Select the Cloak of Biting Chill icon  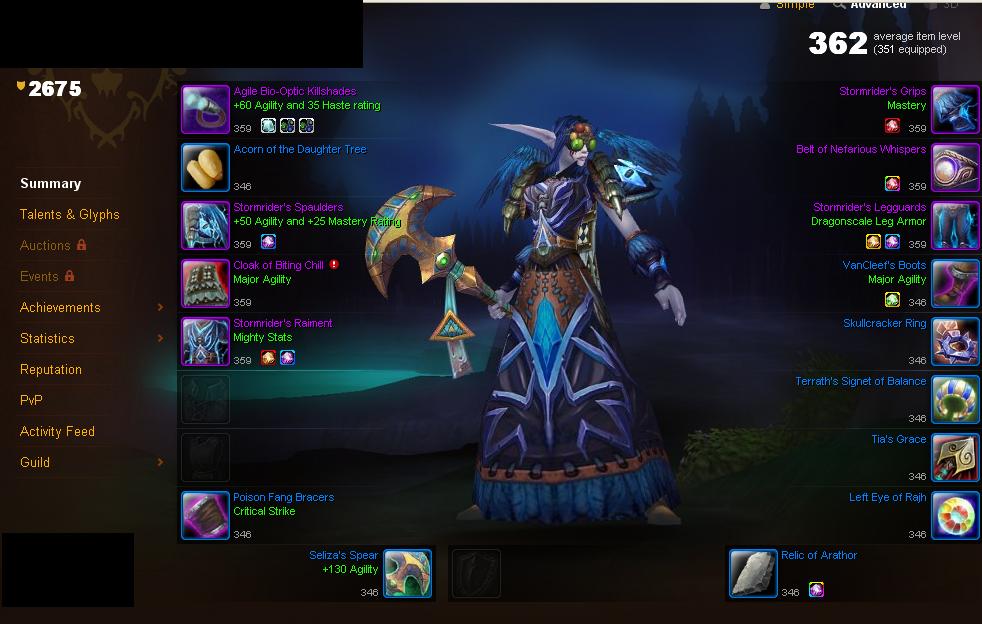pos(205,284)
